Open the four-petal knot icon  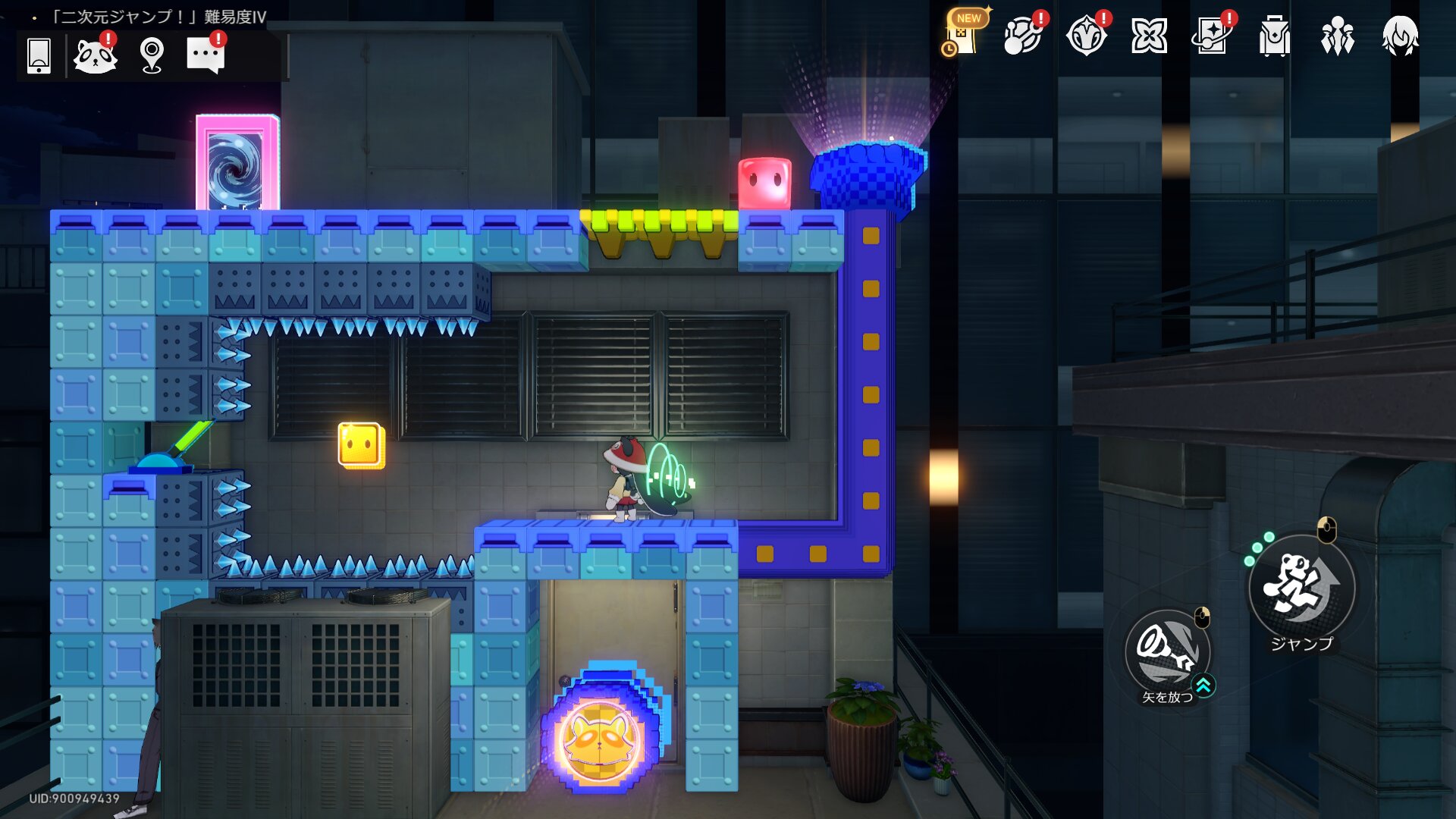pyautogui.click(x=1149, y=36)
